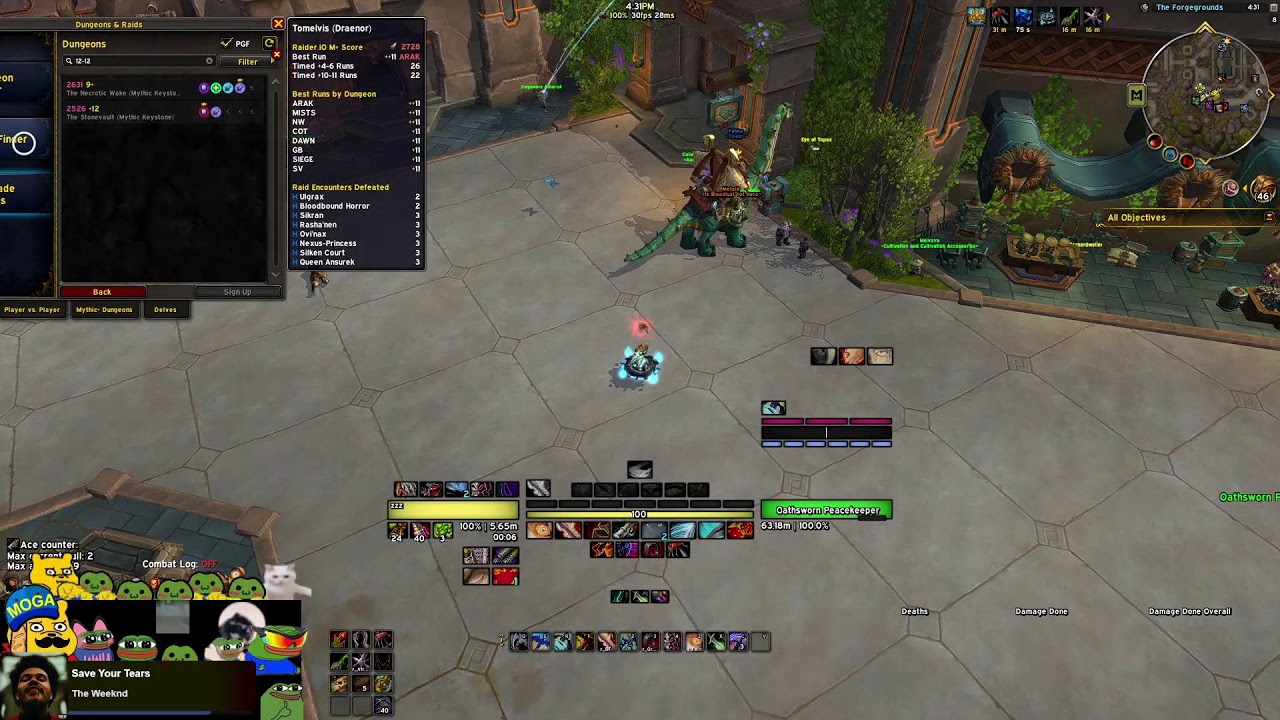Image resolution: width=1280 pixels, height=720 pixels.
Task: Switch to the Mythic+ Dungeons tab
Action: (104, 310)
